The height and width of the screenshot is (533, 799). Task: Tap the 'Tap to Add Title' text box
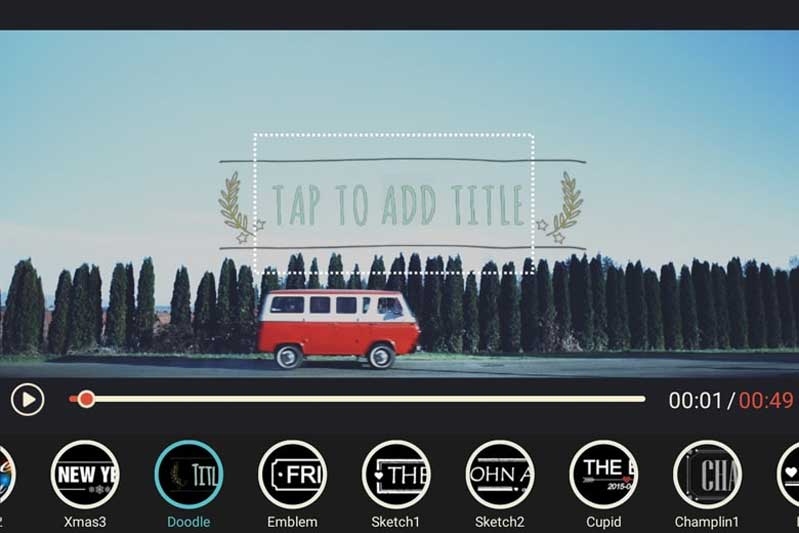click(393, 204)
